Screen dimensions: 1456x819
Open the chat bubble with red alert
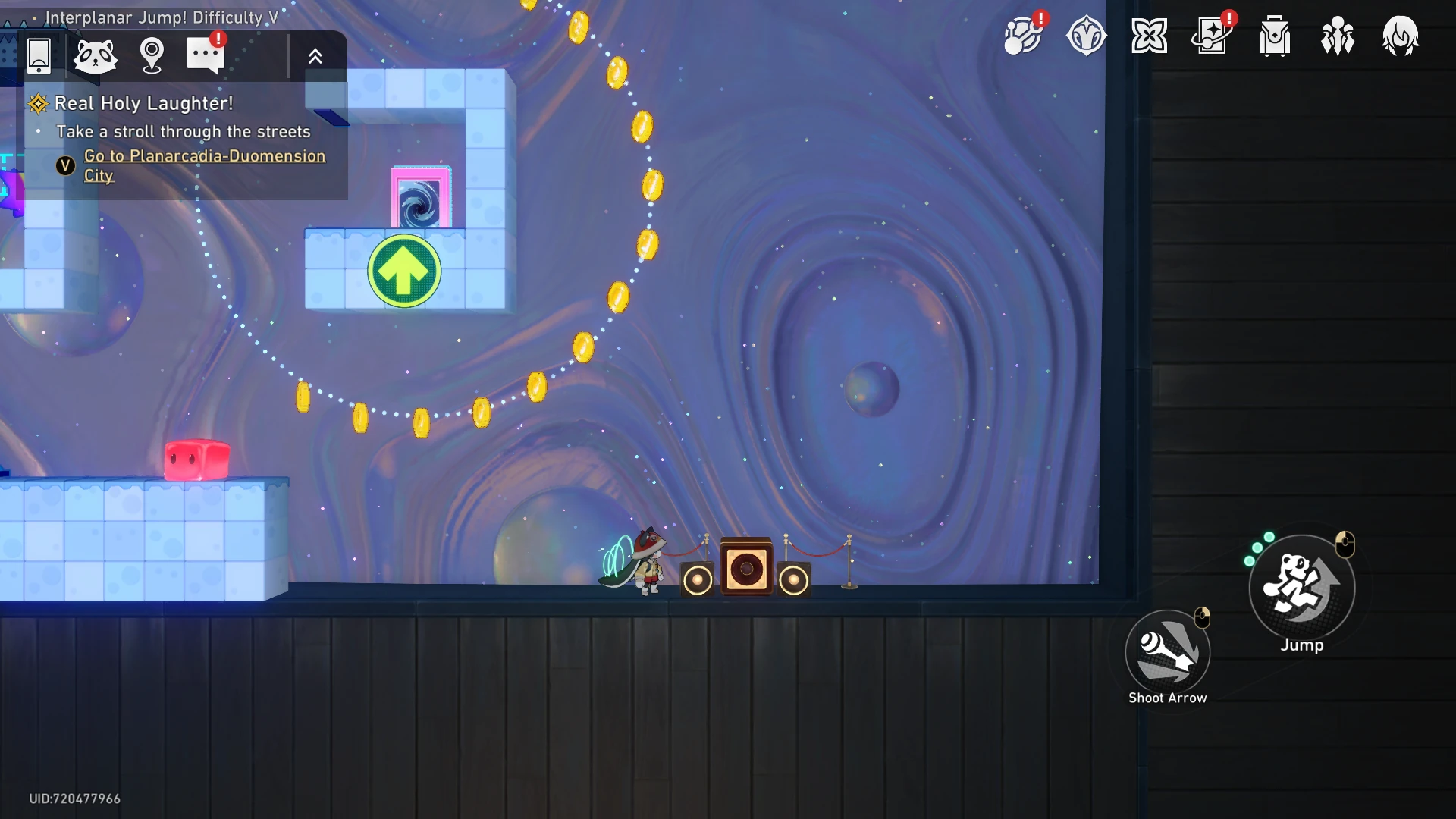tap(206, 55)
